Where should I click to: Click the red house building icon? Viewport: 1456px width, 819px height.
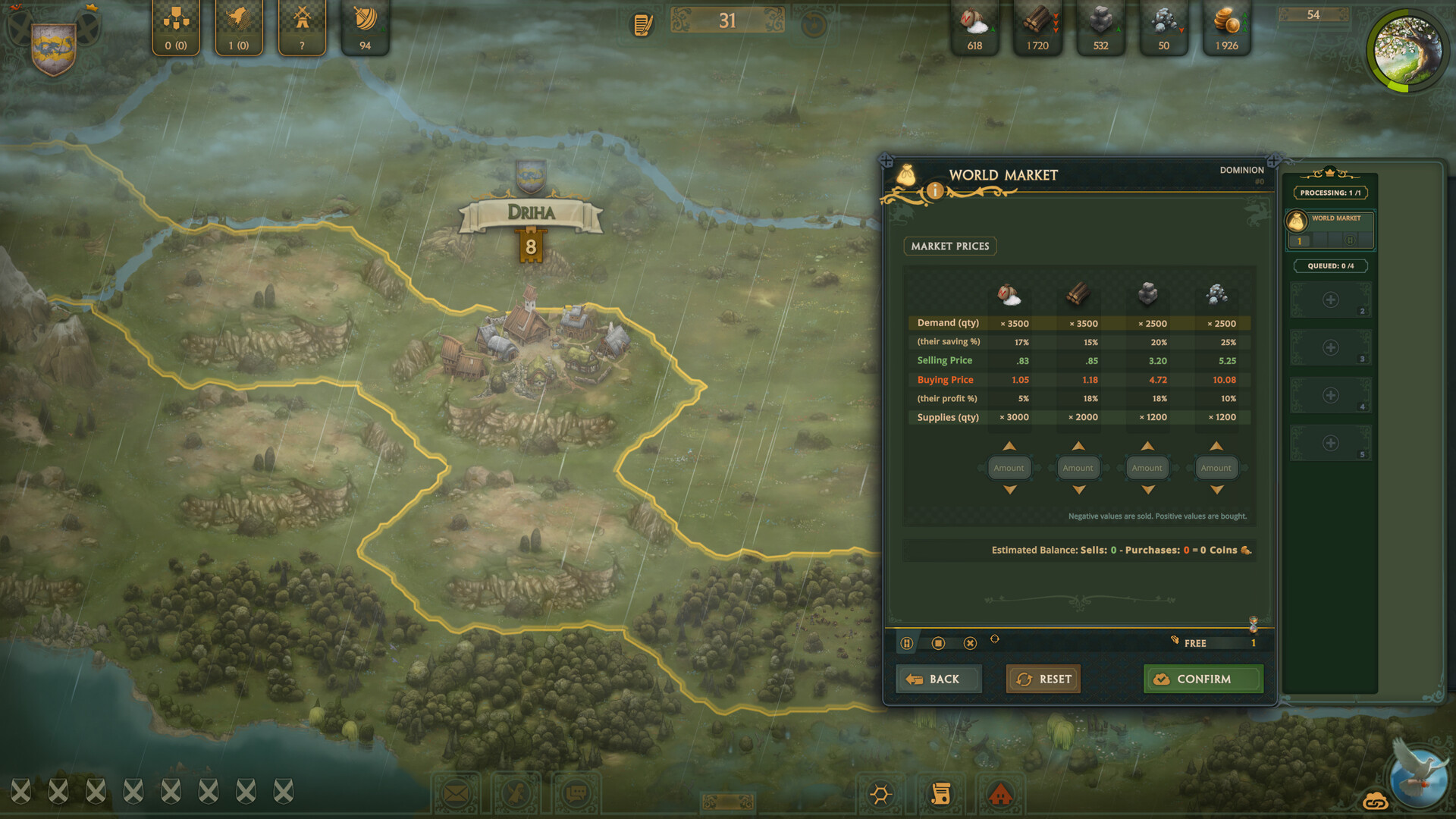1002,793
